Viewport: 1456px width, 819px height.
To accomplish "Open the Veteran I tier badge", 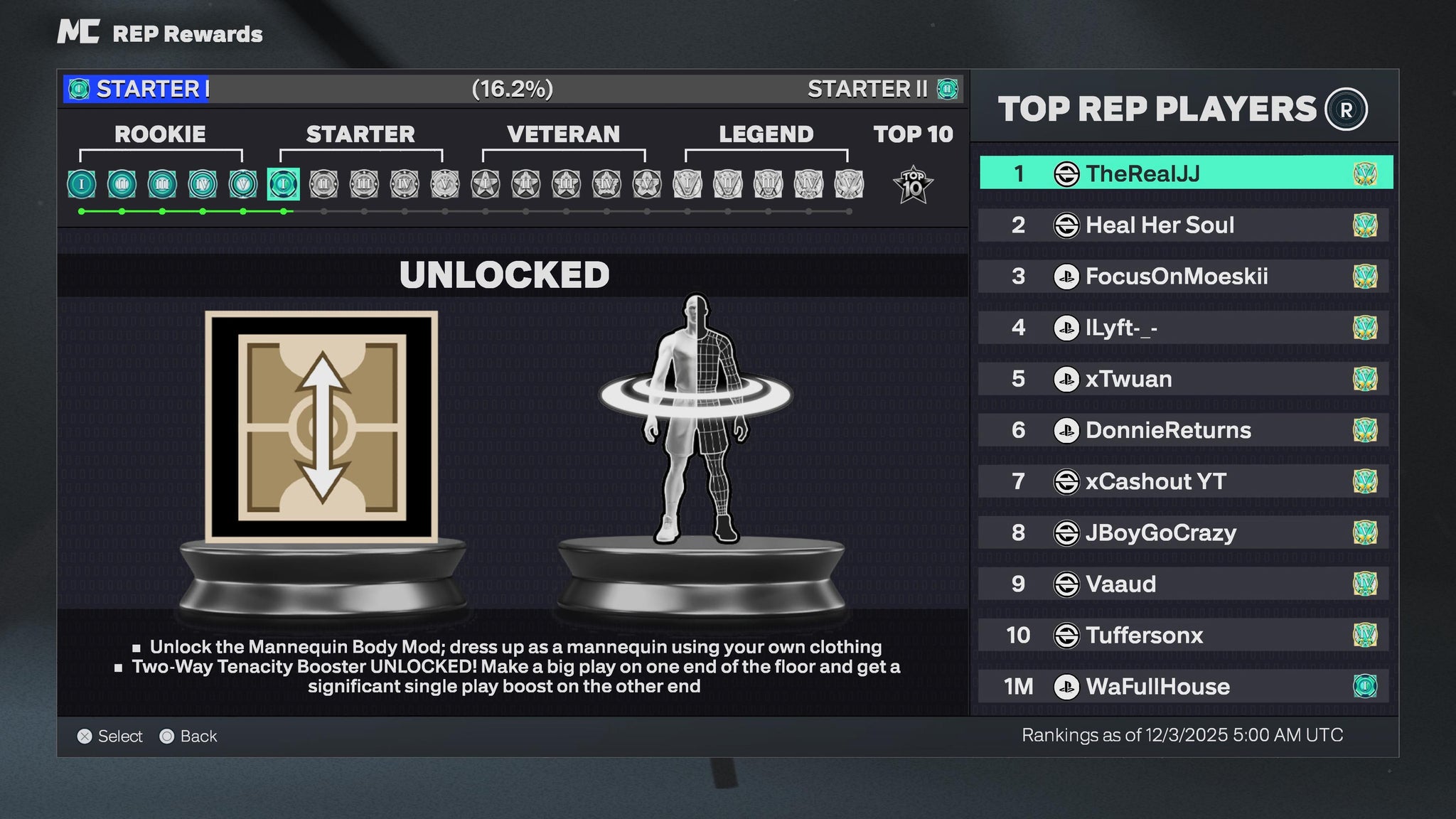I will [486, 184].
